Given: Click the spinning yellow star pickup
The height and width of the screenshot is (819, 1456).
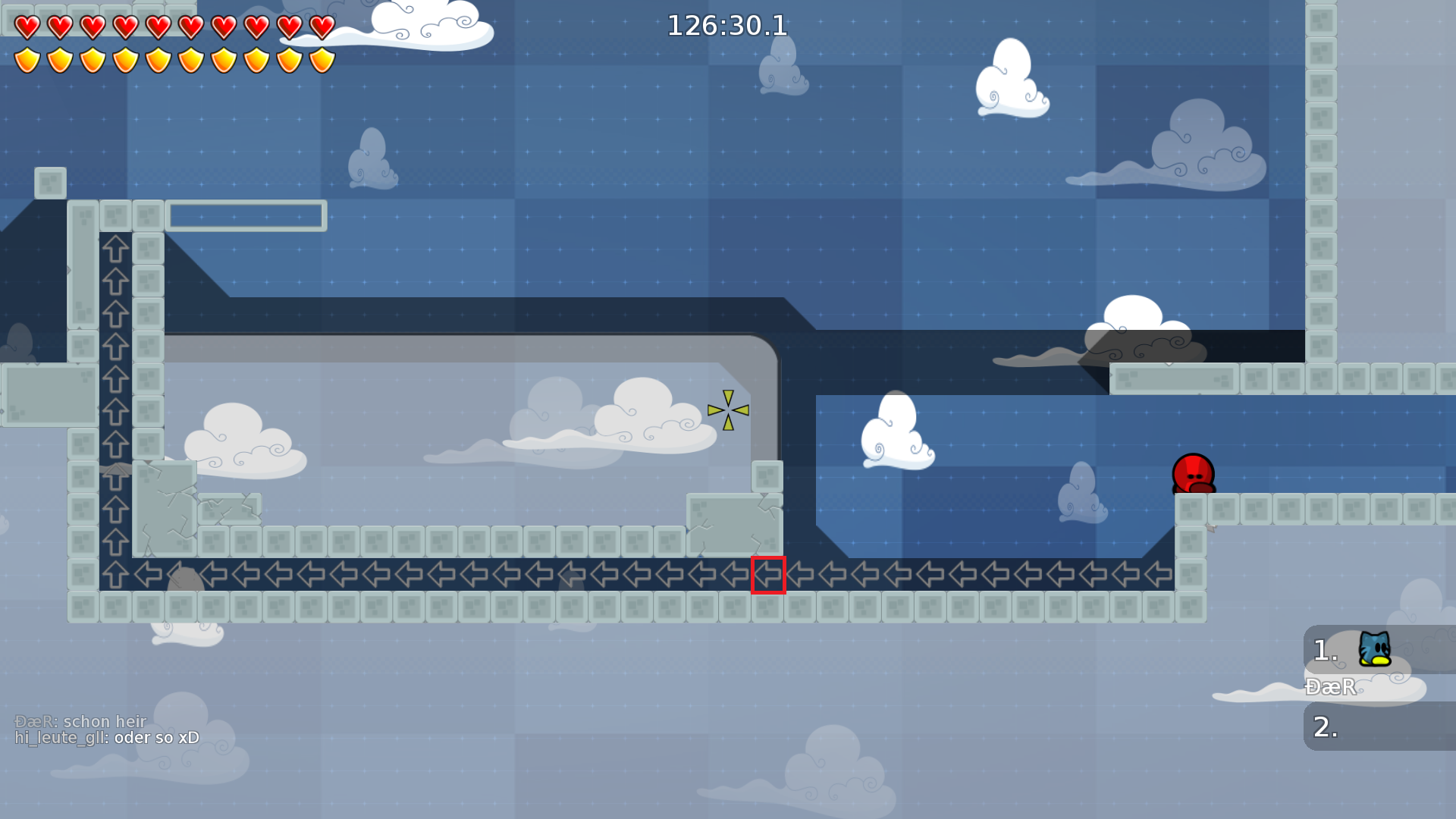Looking at the screenshot, I should point(729,410).
